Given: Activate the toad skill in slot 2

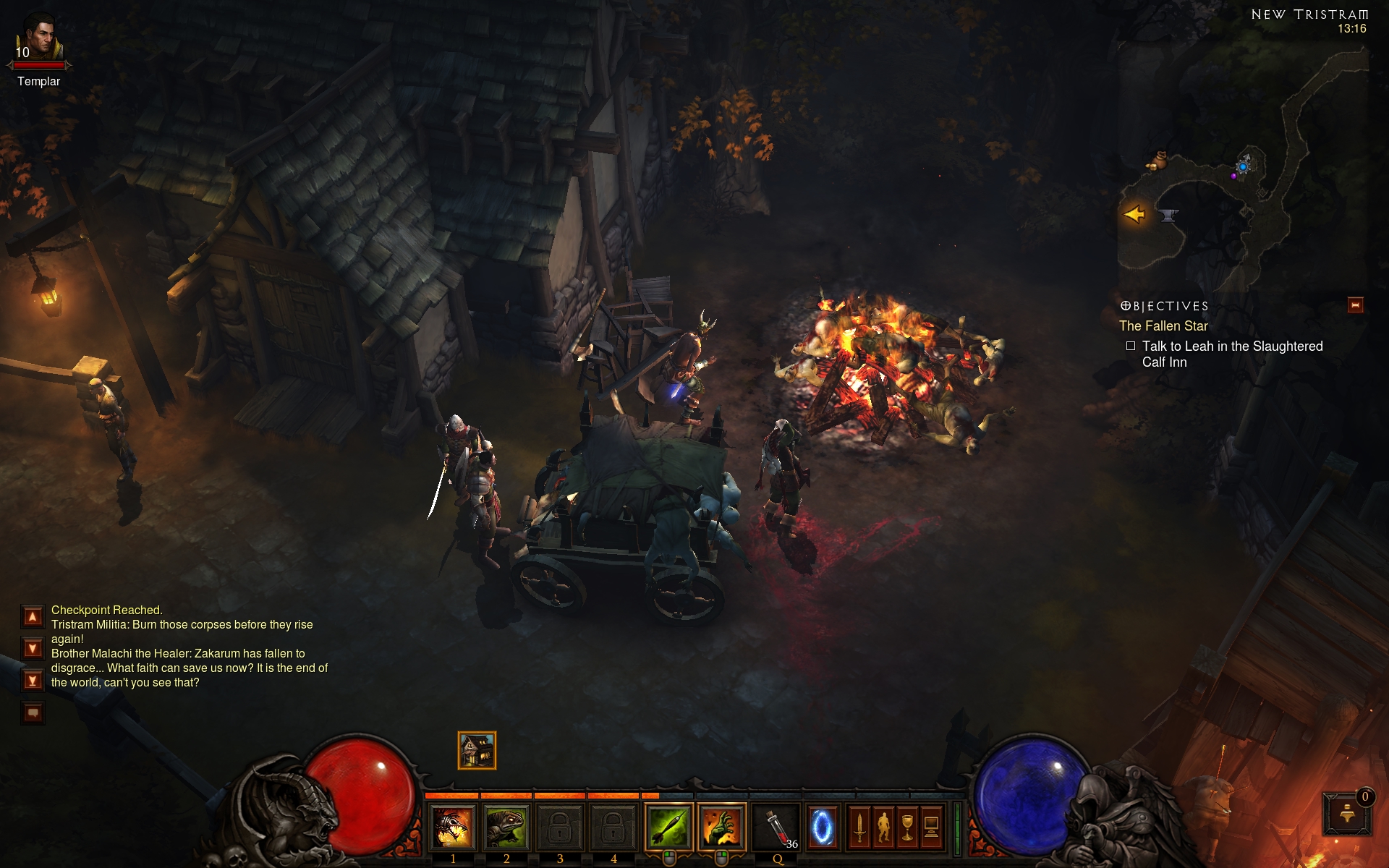Looking at the screenshot, I should pyautogui.click(x=506, y=827).
